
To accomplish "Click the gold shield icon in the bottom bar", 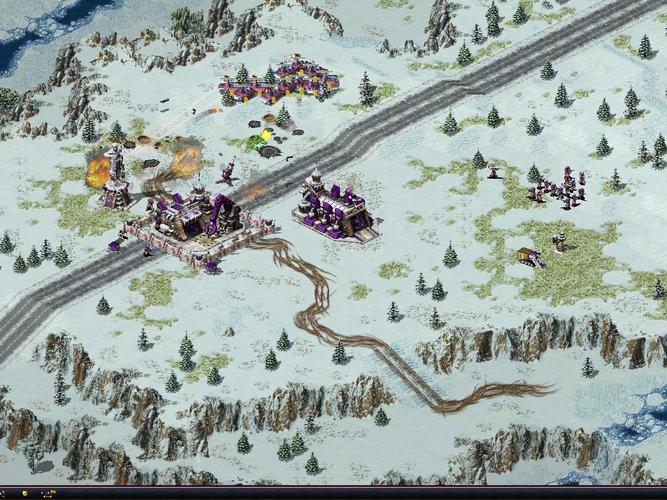I will [25, 493].
